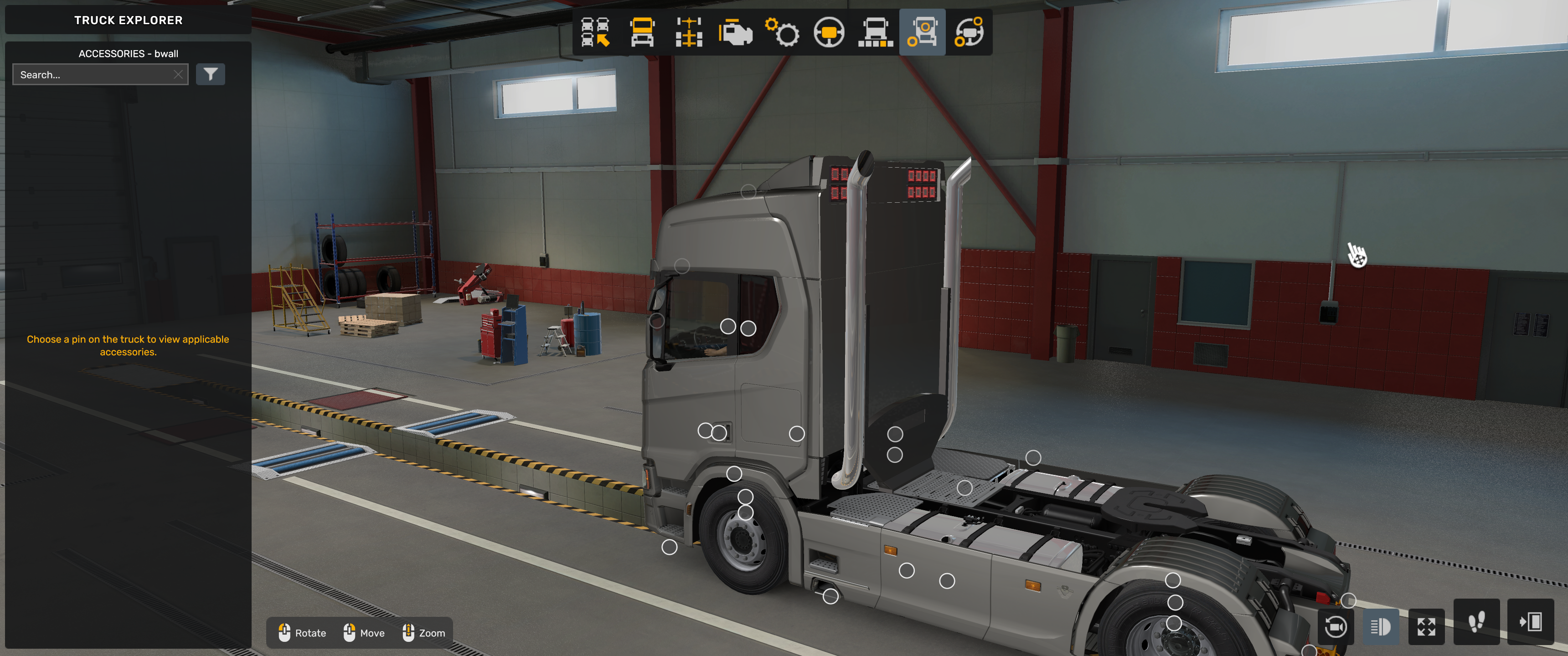This screenshot has width=1568, height=656.
Task: Open the search filter options
Action: 211,74
